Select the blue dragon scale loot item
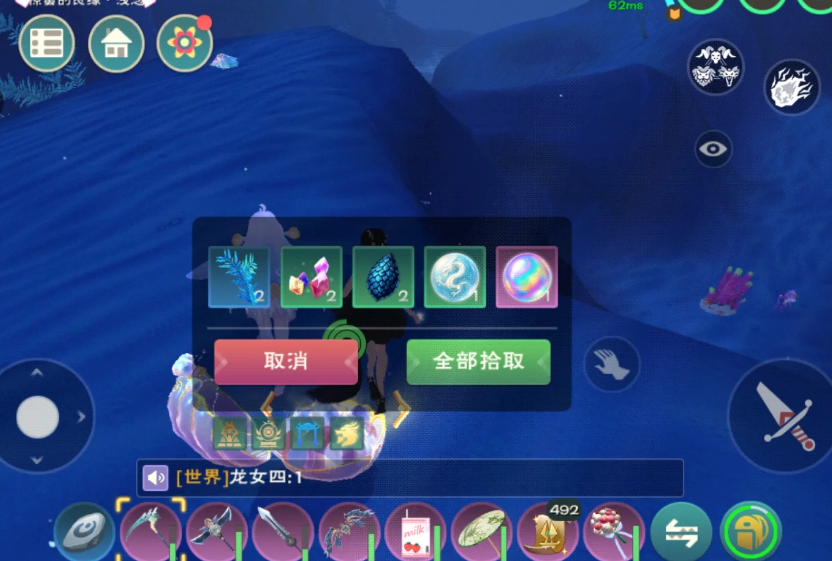 383,277
